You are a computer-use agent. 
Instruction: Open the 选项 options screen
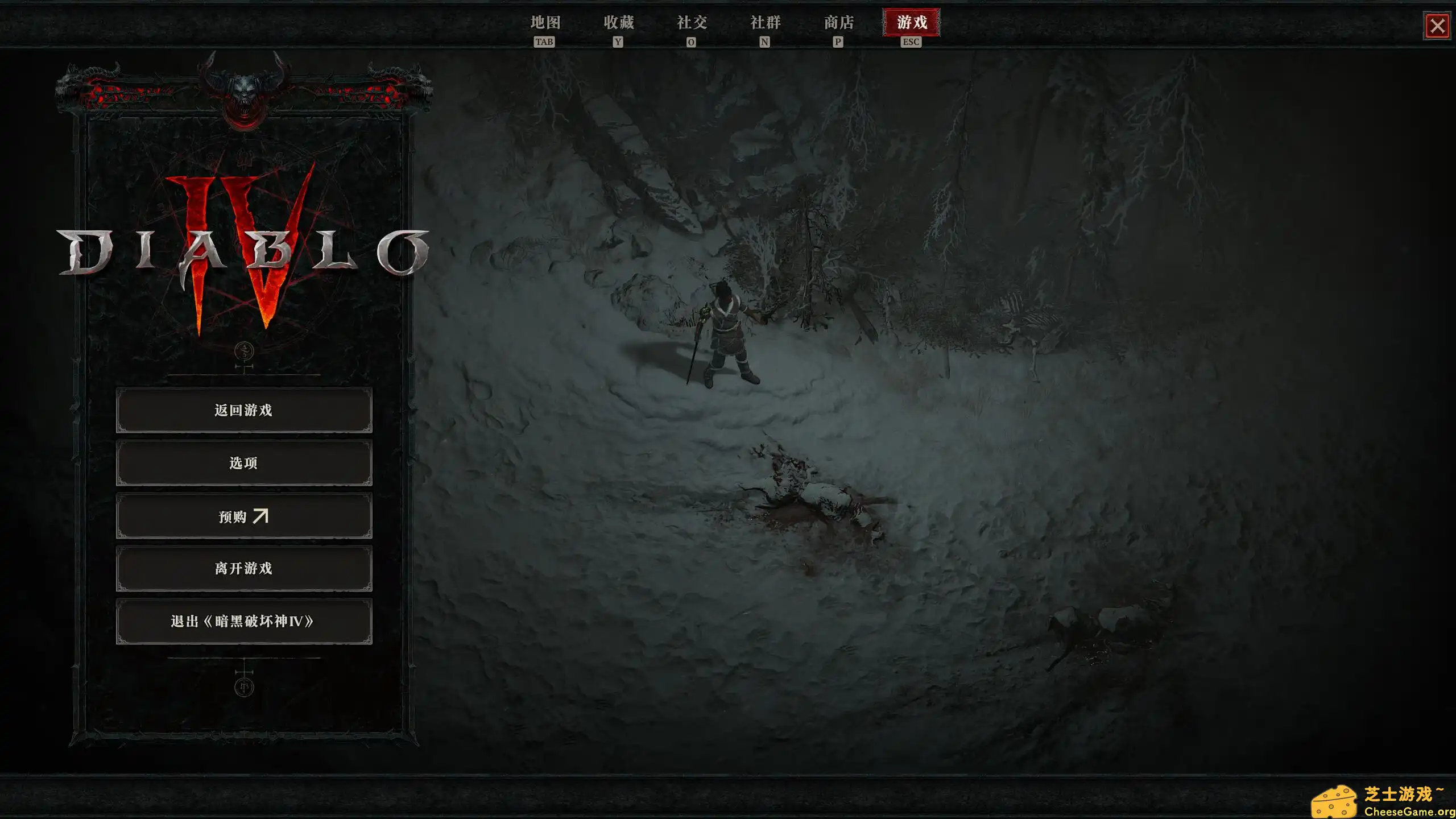tap(243, 463)
